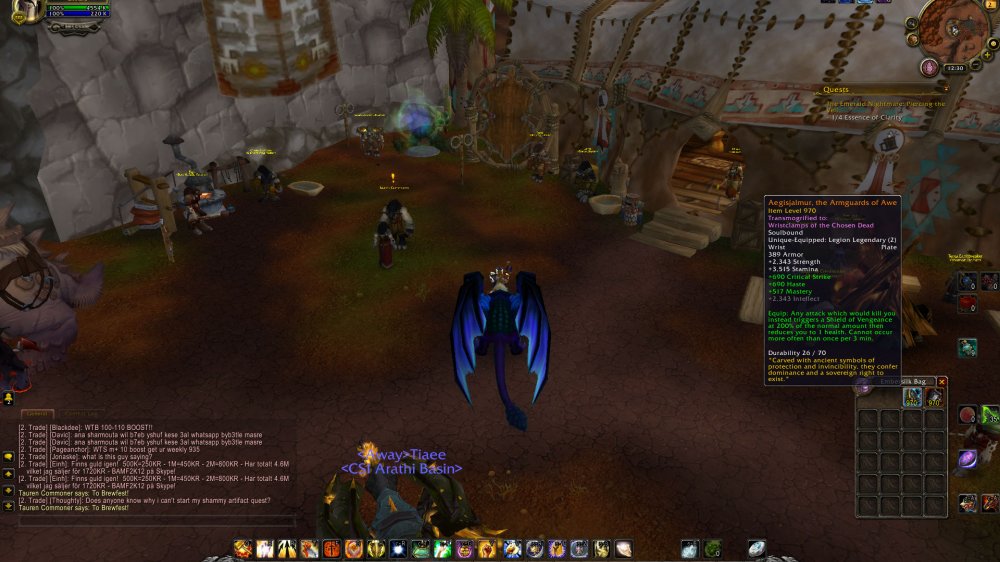Activate the glowing white orb ability
The height and width of the screenshot is (562, 1000).
click(x=398, y=549)
